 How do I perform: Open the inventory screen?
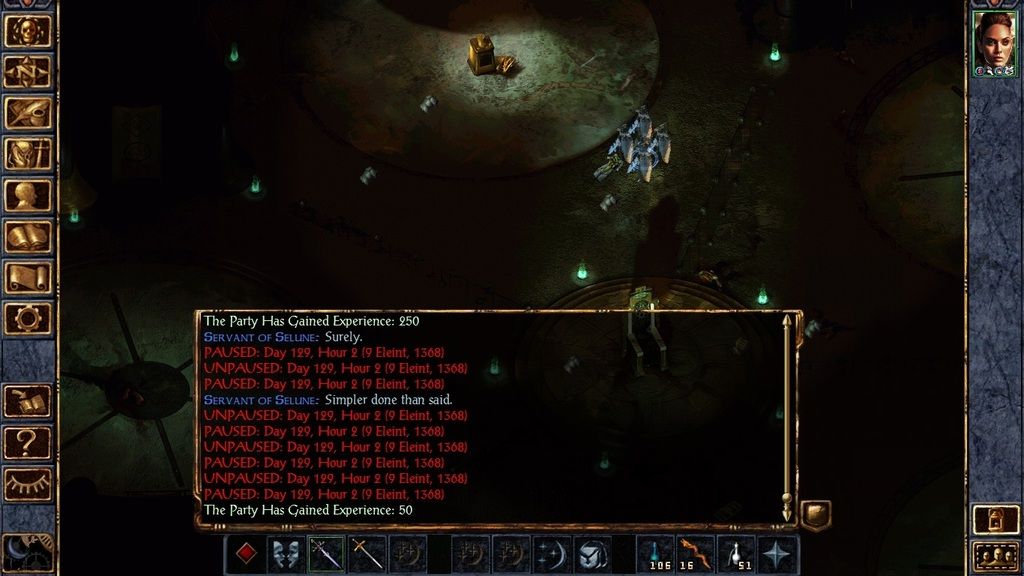[28, 154]
